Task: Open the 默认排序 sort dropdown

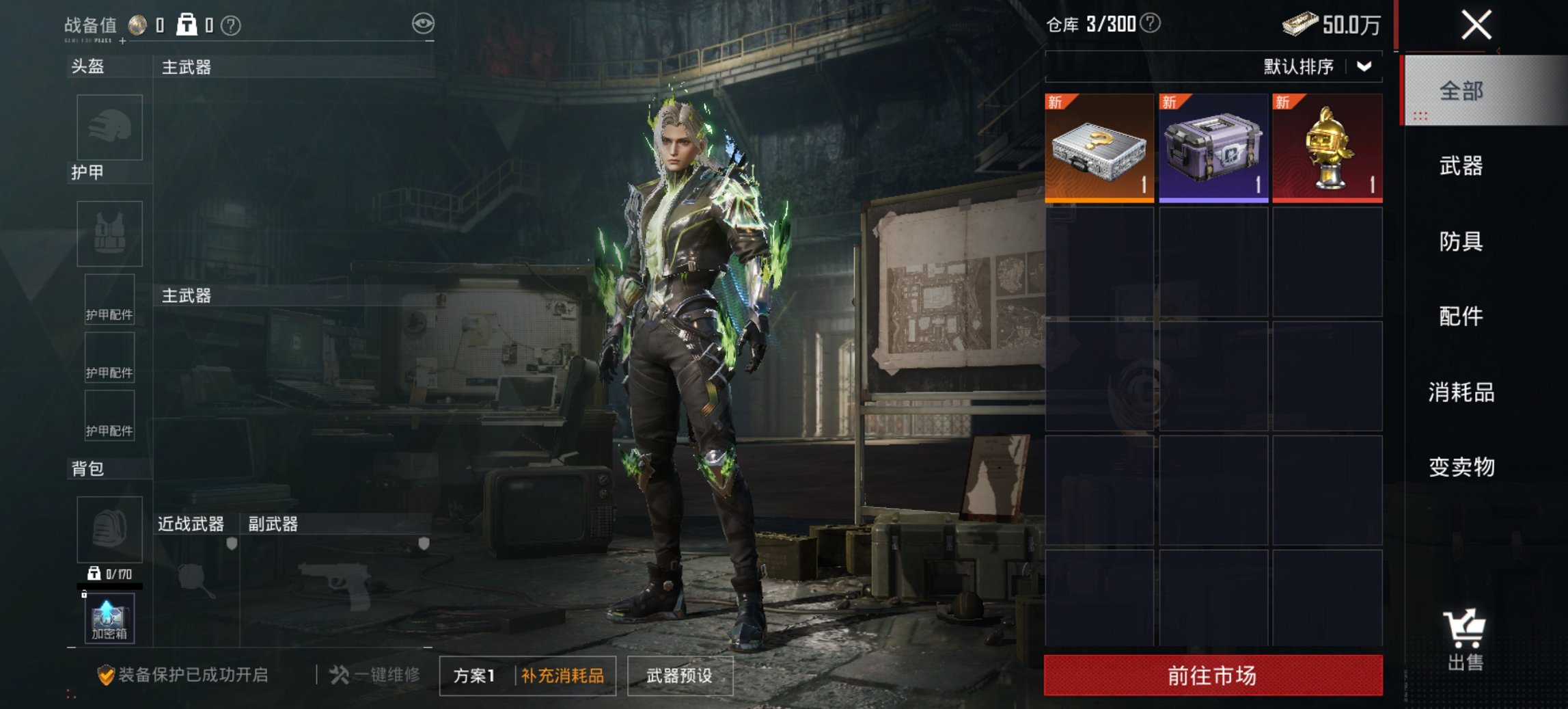Action: point(1317,67)
